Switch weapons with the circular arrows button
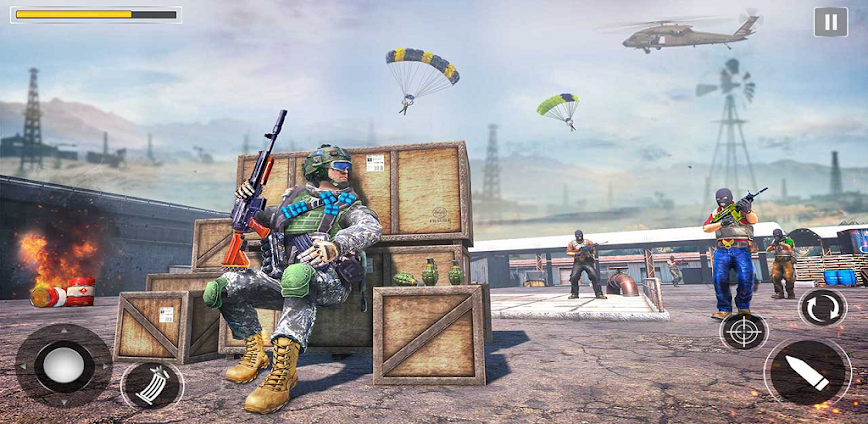 click(x=822, y=307)
